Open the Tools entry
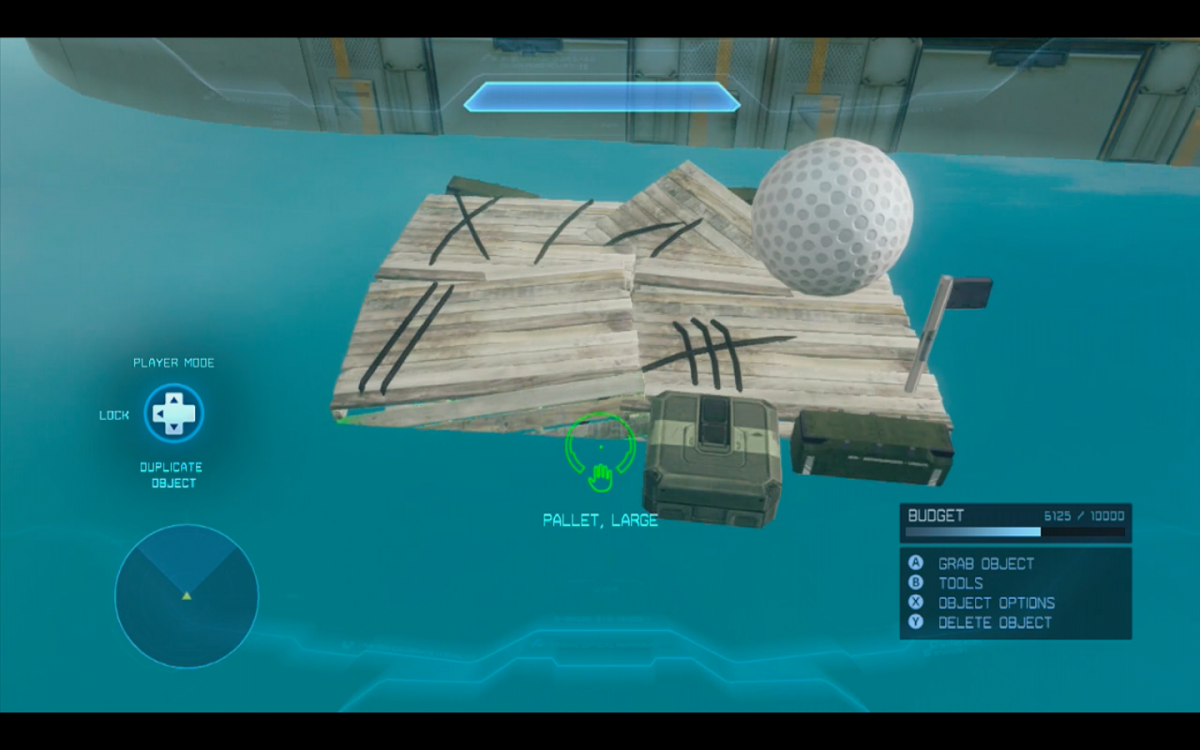1200x750 pixels. 960,583
